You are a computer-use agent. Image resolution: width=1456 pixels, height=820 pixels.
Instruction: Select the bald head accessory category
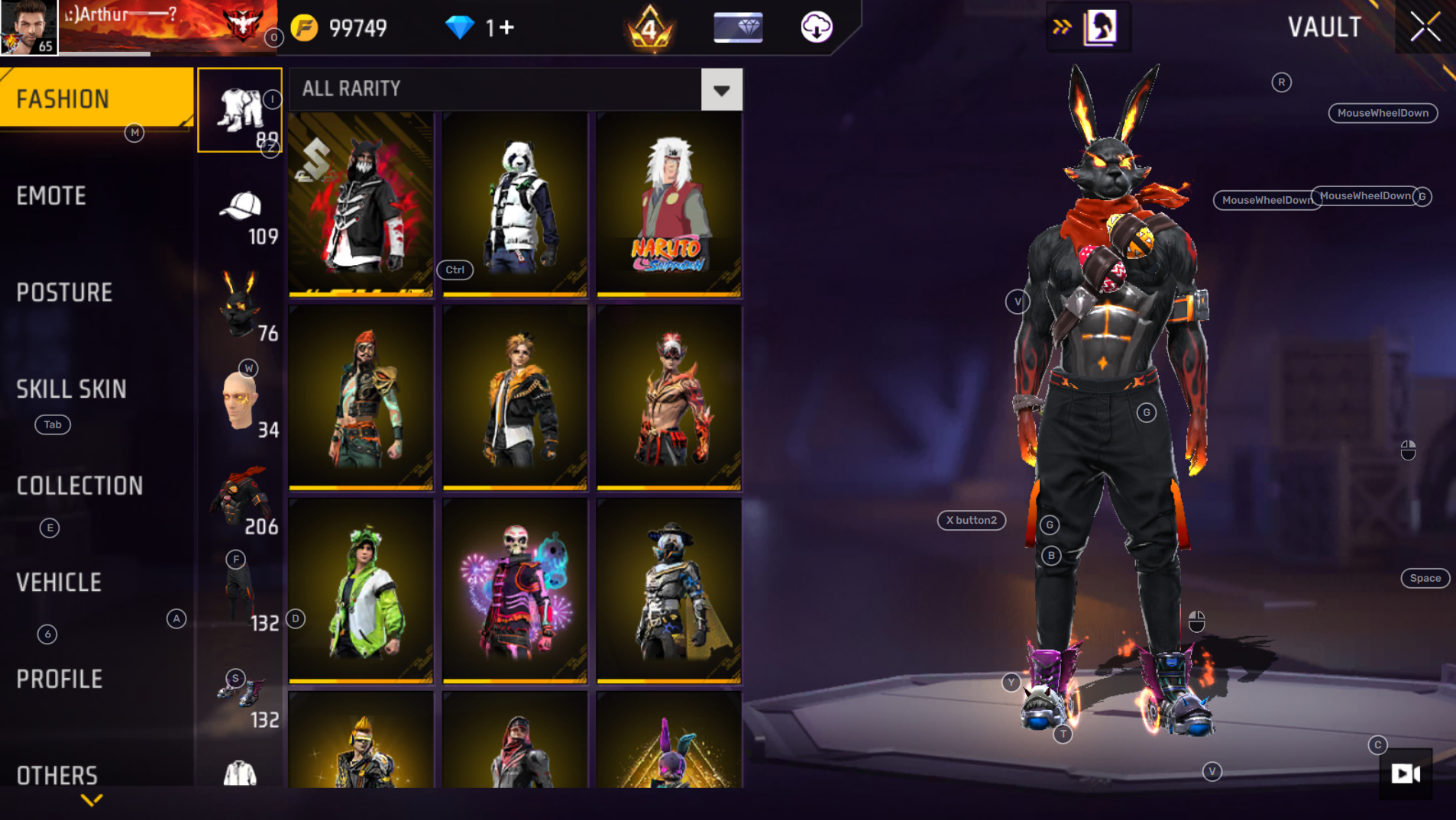[240, 402]
